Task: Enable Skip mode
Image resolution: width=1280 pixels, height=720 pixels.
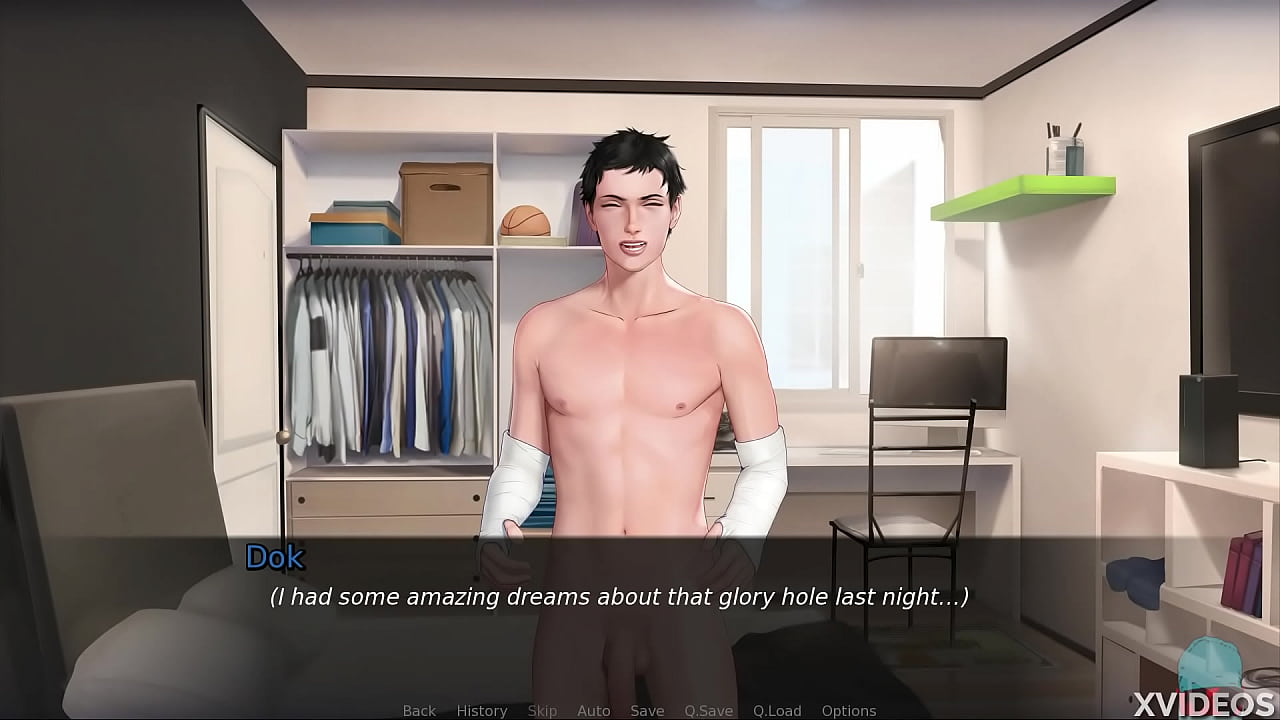Action: click(542, 710)
